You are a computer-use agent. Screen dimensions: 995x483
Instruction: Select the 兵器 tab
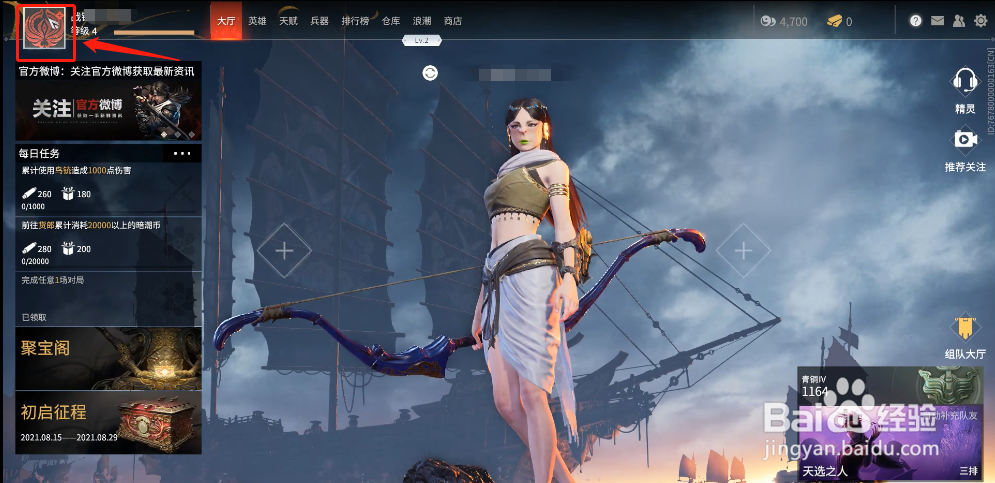319,21
